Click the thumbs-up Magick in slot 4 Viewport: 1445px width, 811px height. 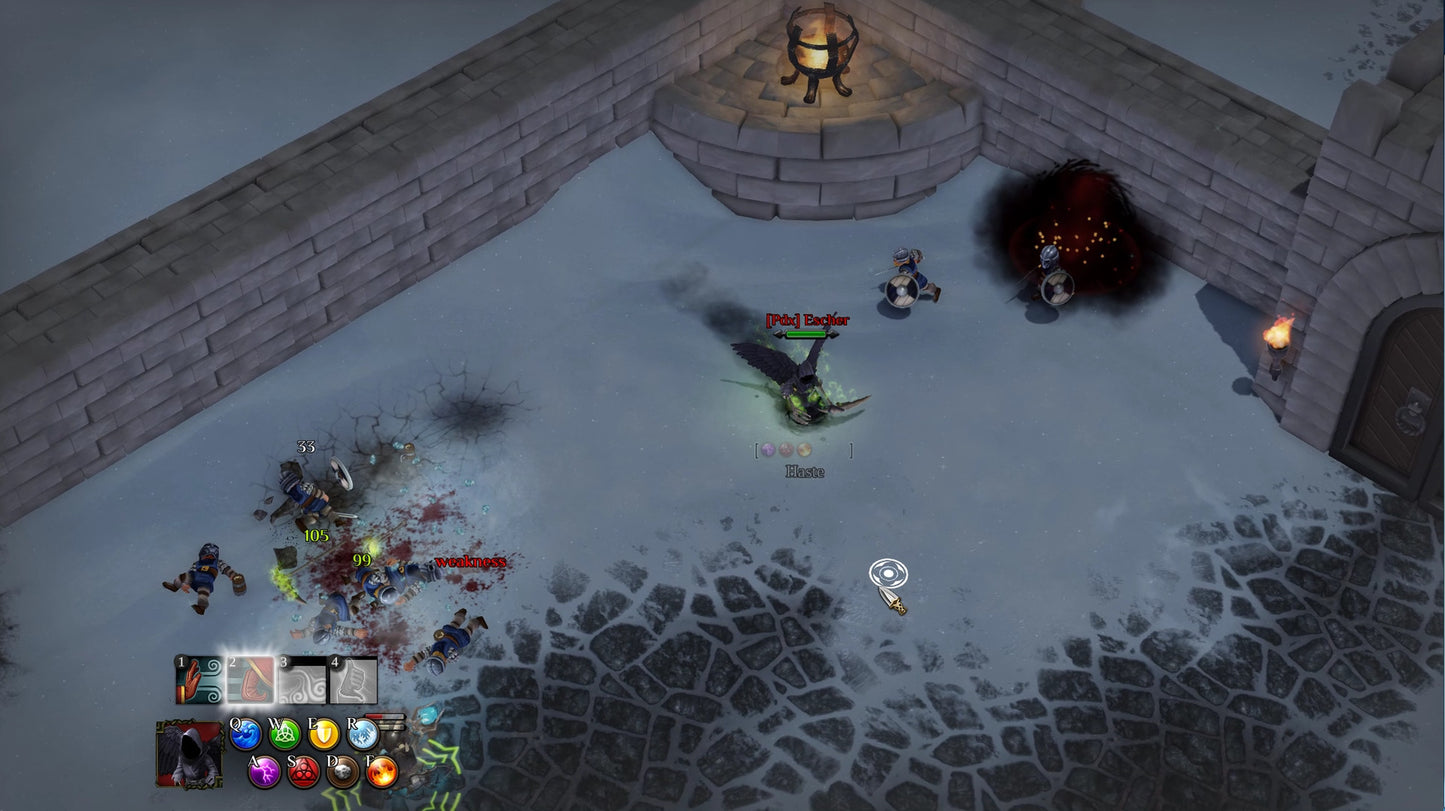click(354, 679)
